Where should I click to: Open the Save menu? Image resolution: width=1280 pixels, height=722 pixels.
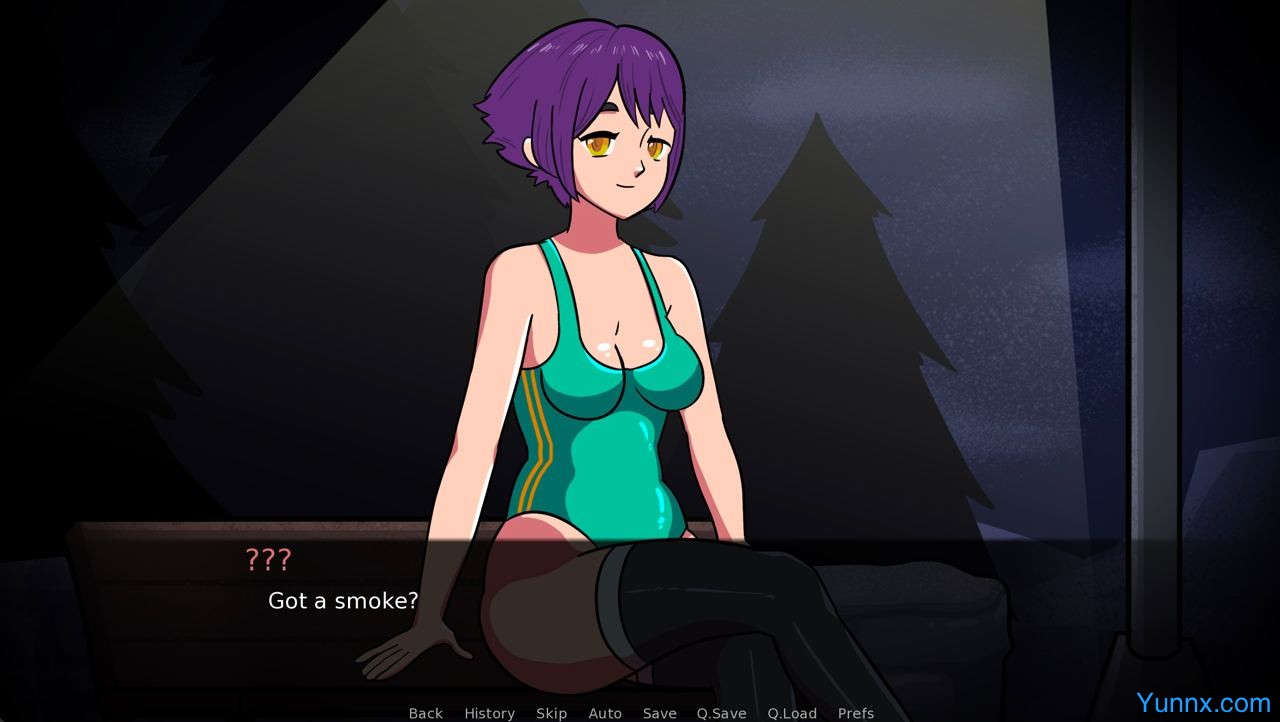[x=659, y=713]
